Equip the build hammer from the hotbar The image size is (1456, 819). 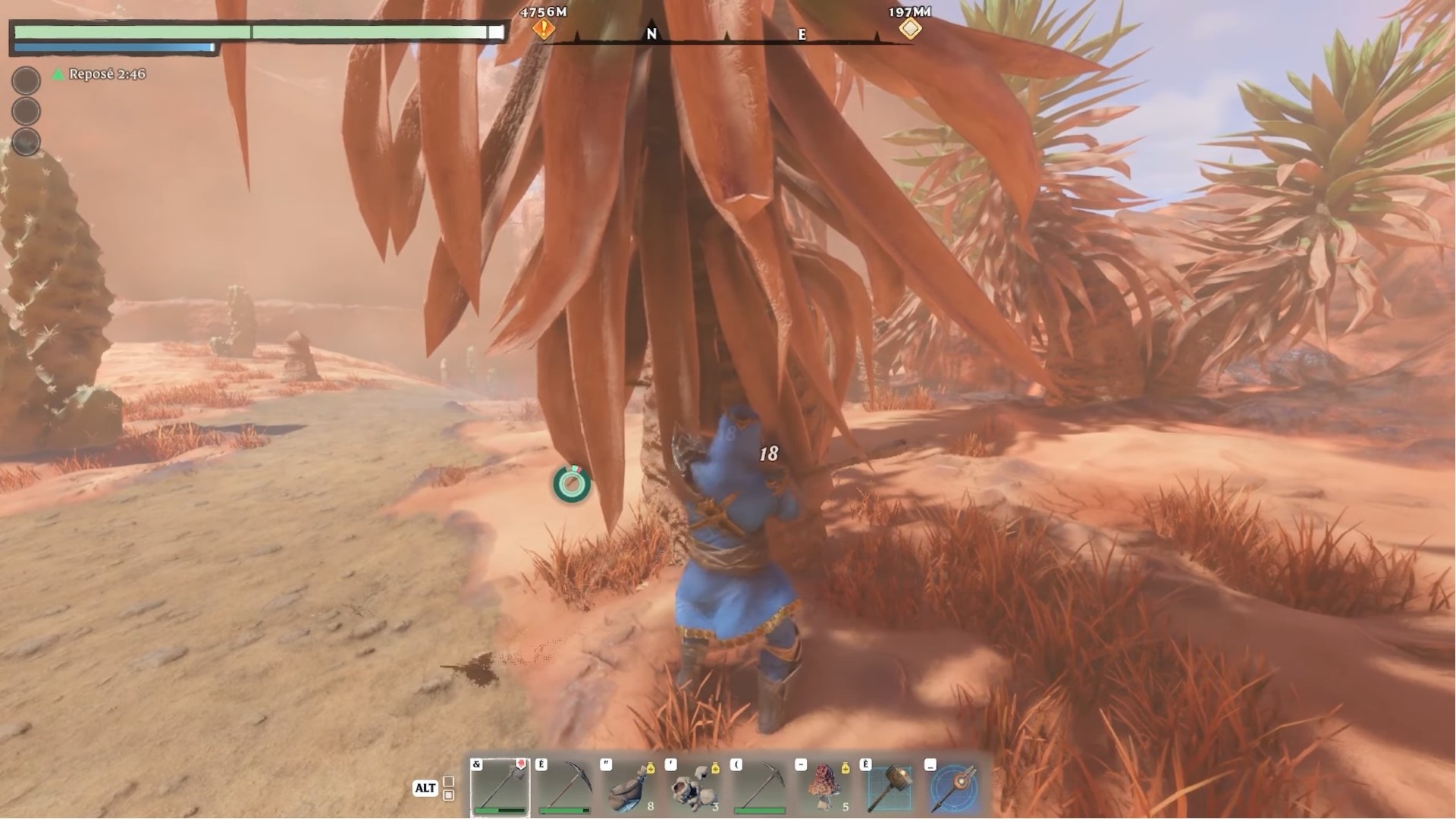[x=890, y=786]
